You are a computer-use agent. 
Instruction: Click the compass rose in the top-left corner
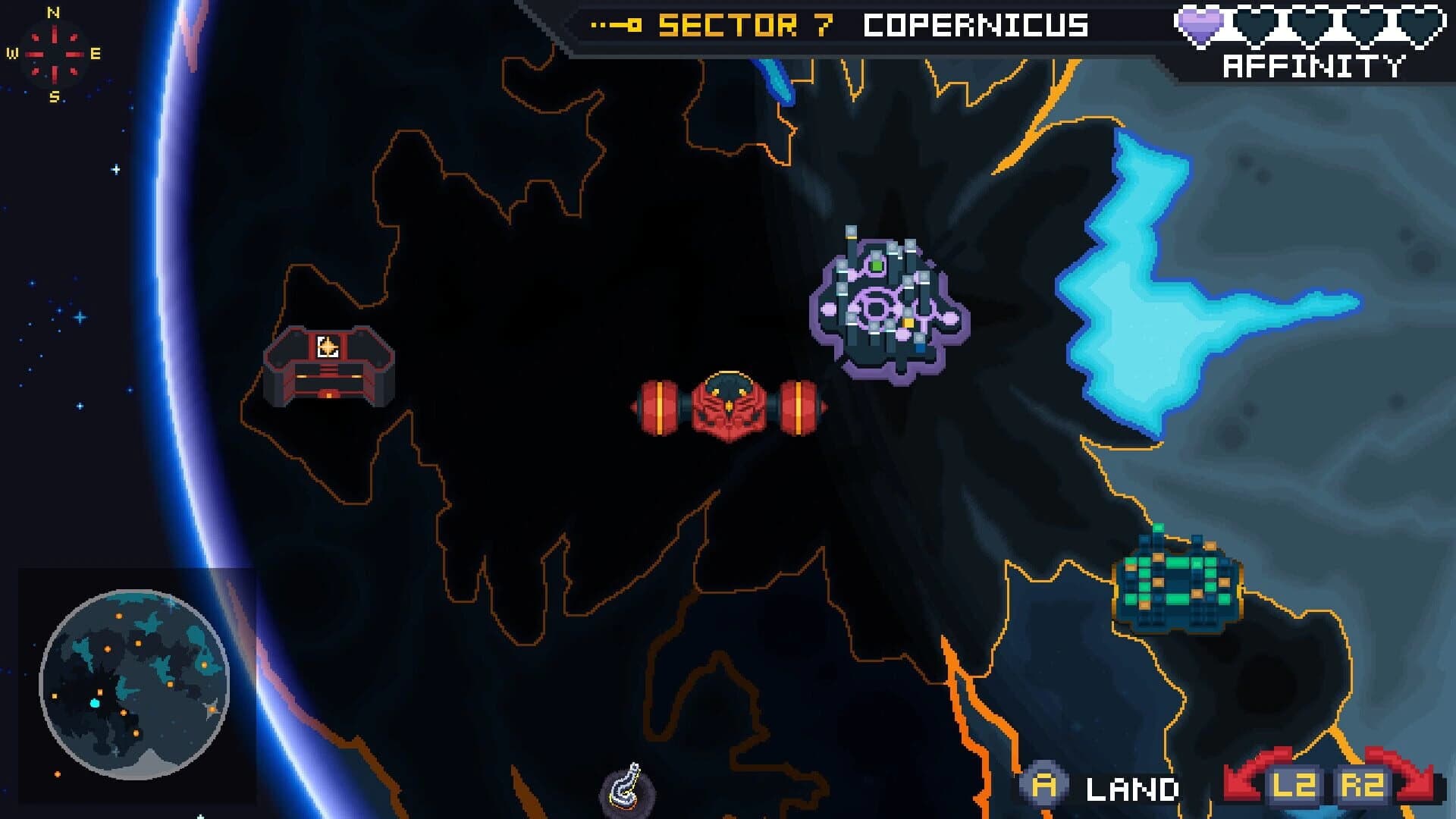point(53,53)
